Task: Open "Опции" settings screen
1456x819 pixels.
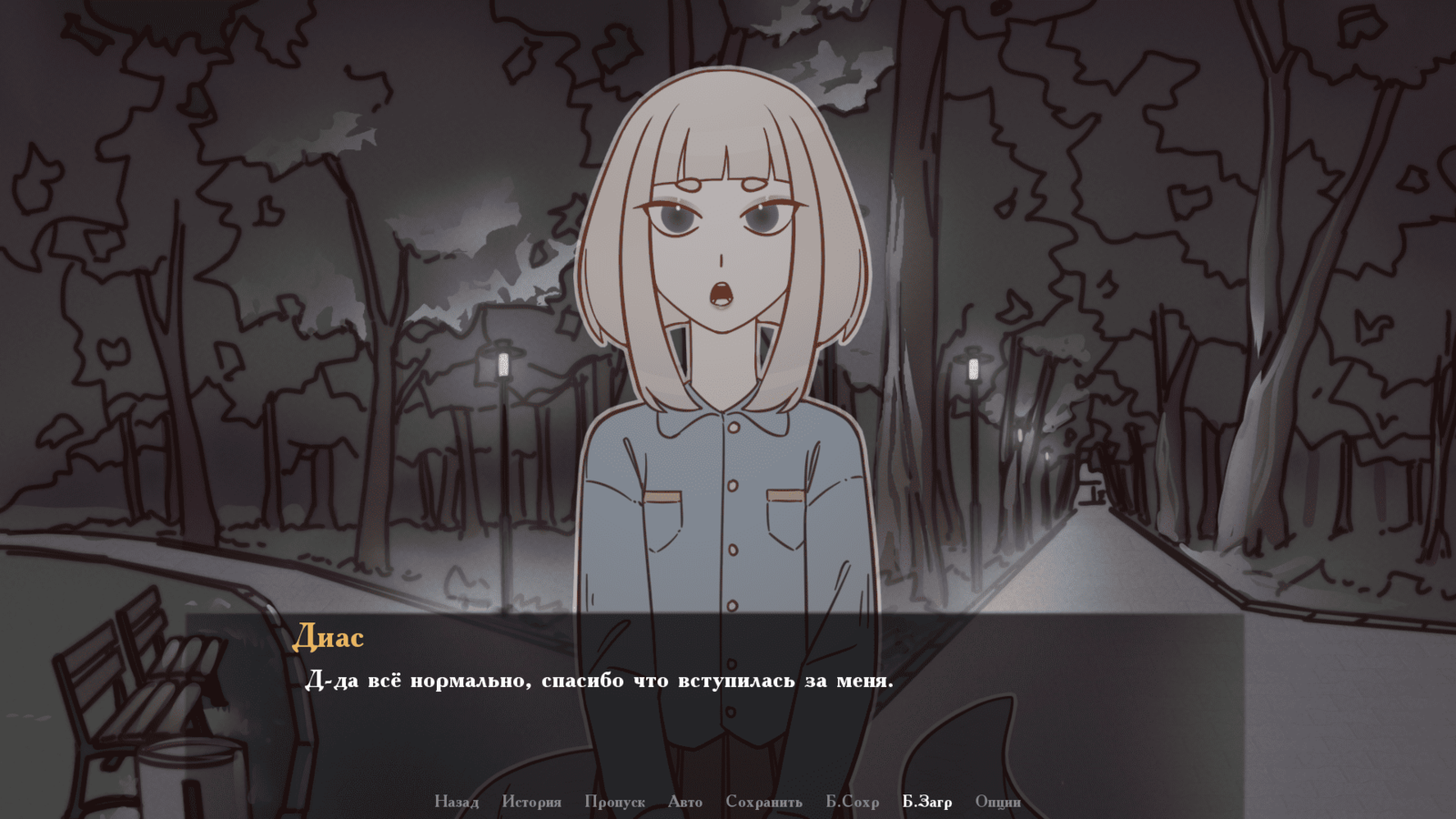Action: (998, 802)
